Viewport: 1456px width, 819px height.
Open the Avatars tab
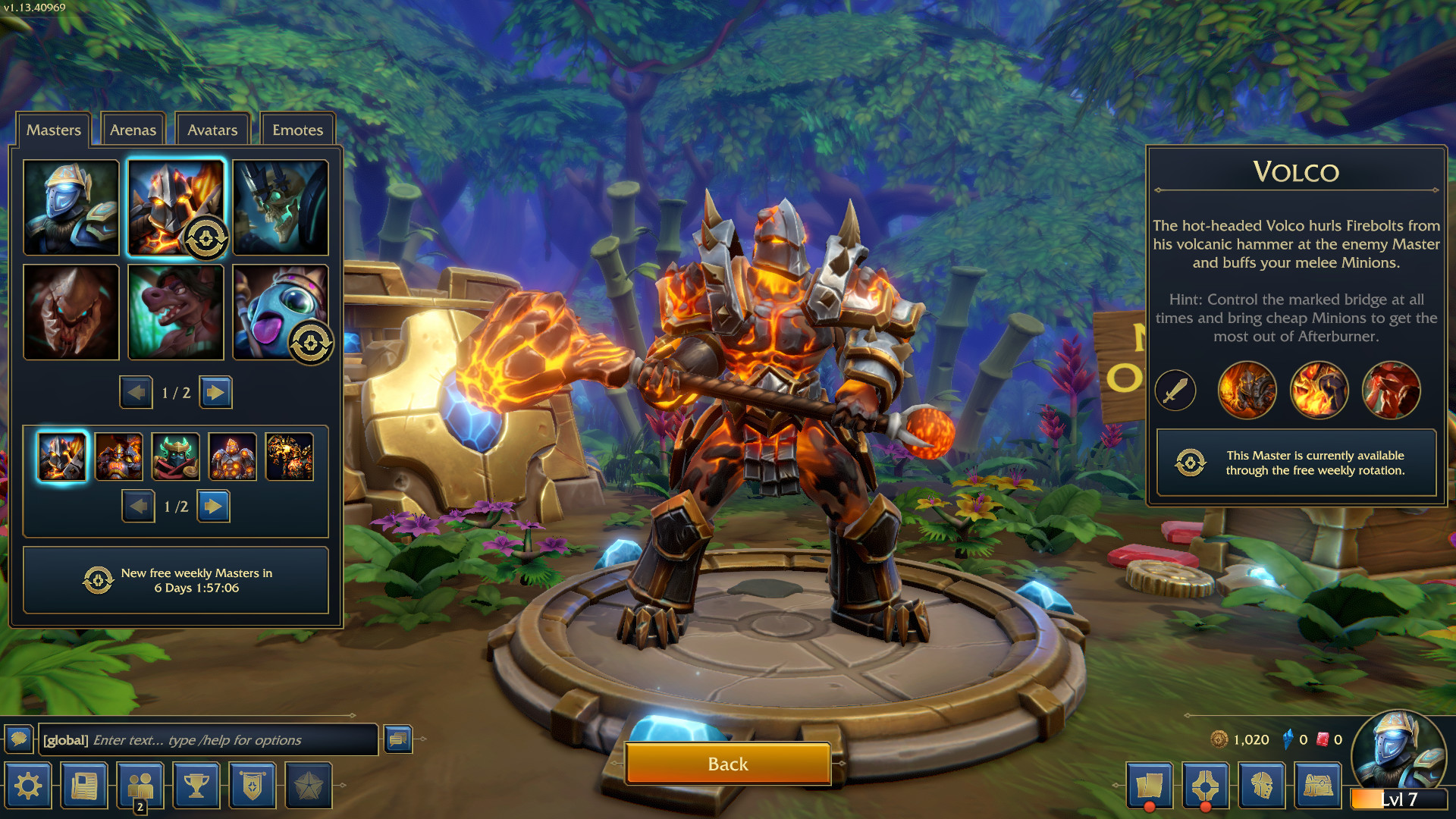(x=212, y=130)
